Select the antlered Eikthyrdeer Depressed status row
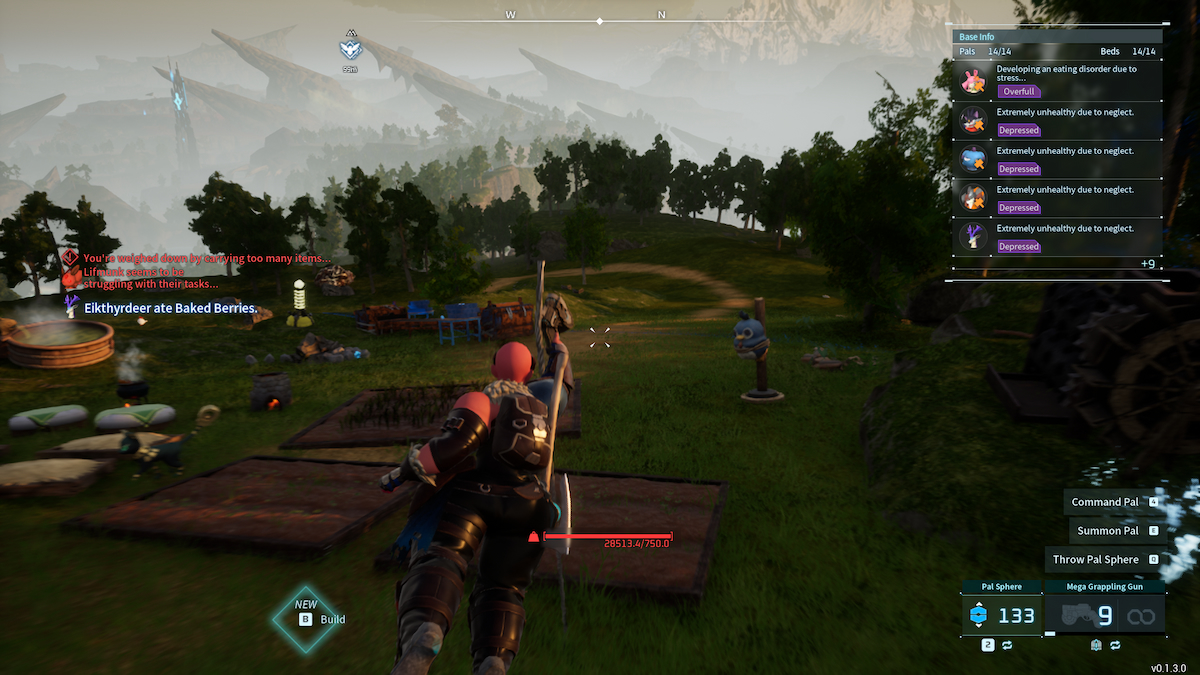The image size is (1200, 675). pos(1058,237)
